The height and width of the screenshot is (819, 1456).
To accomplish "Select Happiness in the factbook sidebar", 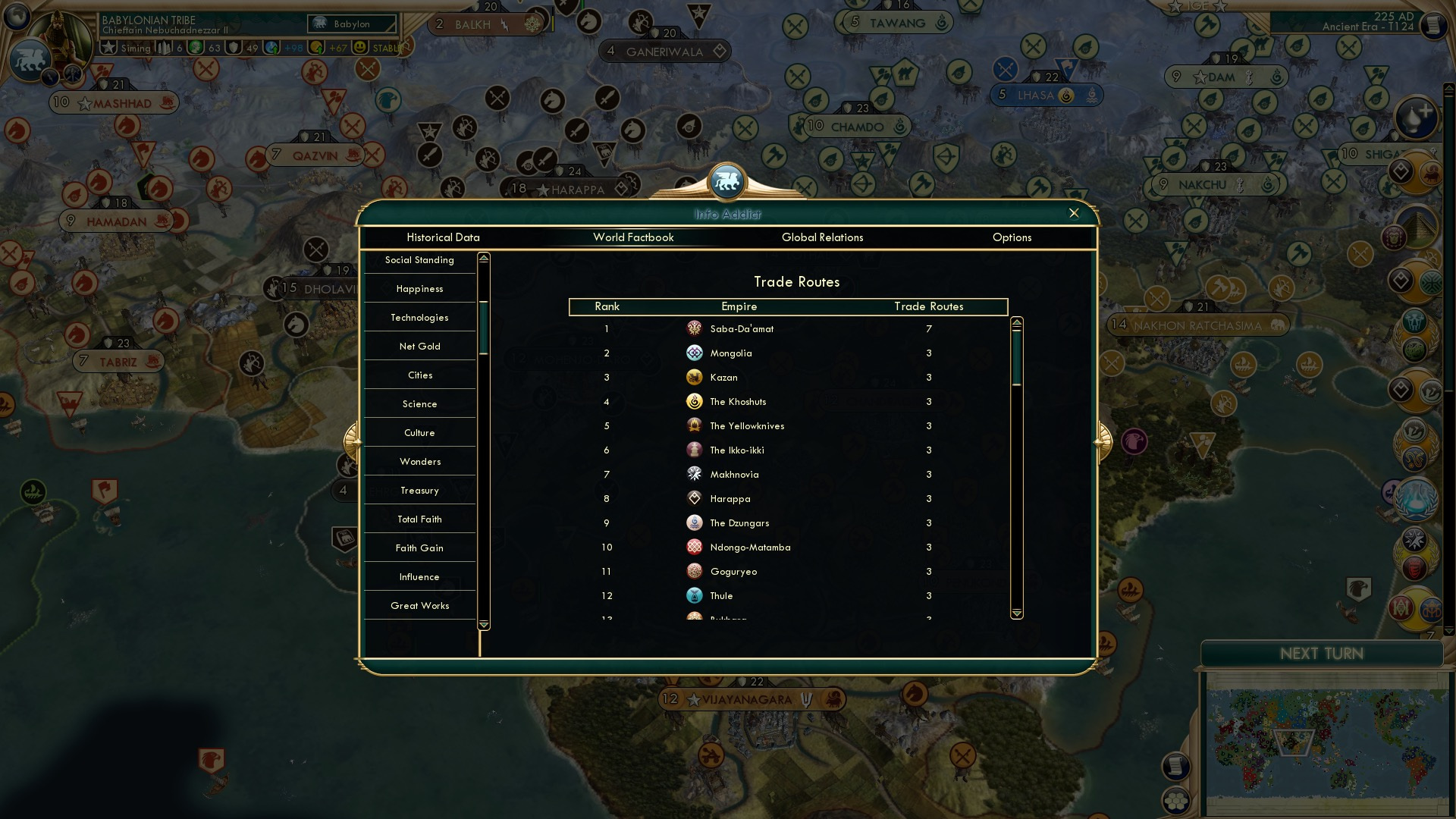I will (419, 289).
